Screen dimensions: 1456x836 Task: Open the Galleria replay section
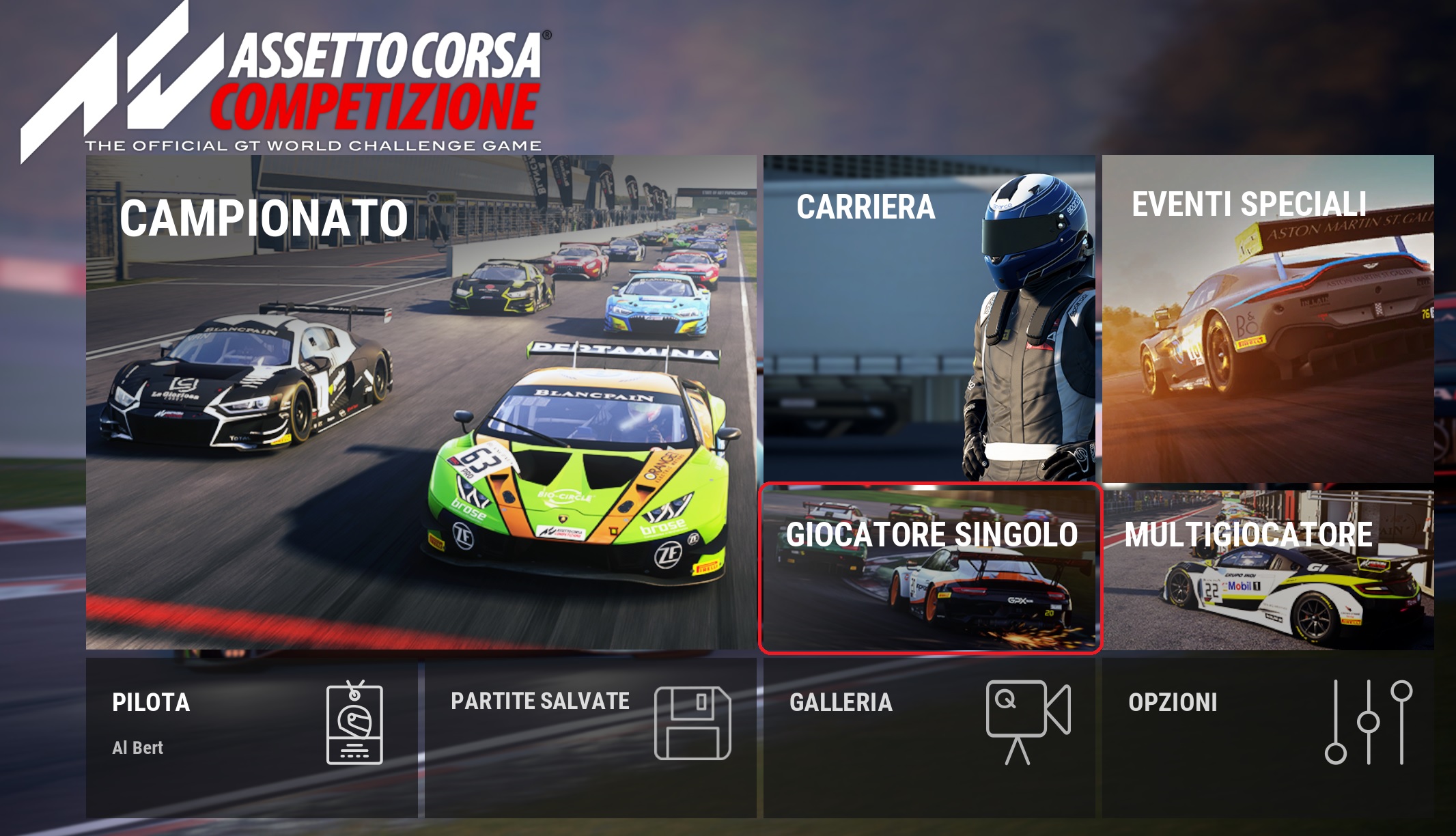pyautogui.click(x=929, y=738)
